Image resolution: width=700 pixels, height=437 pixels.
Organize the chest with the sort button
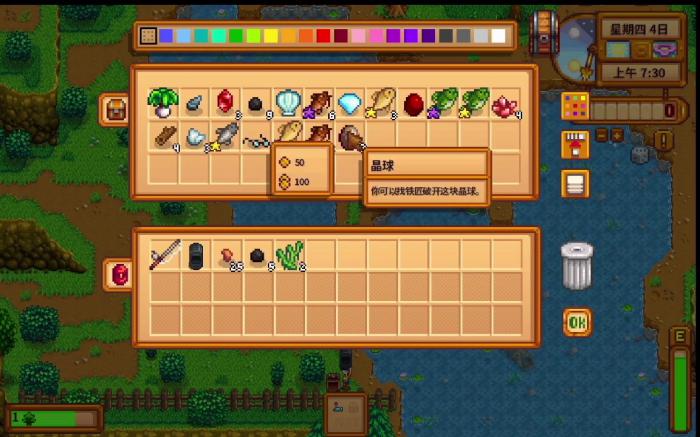pyautogui.click(x=576, y=184)
